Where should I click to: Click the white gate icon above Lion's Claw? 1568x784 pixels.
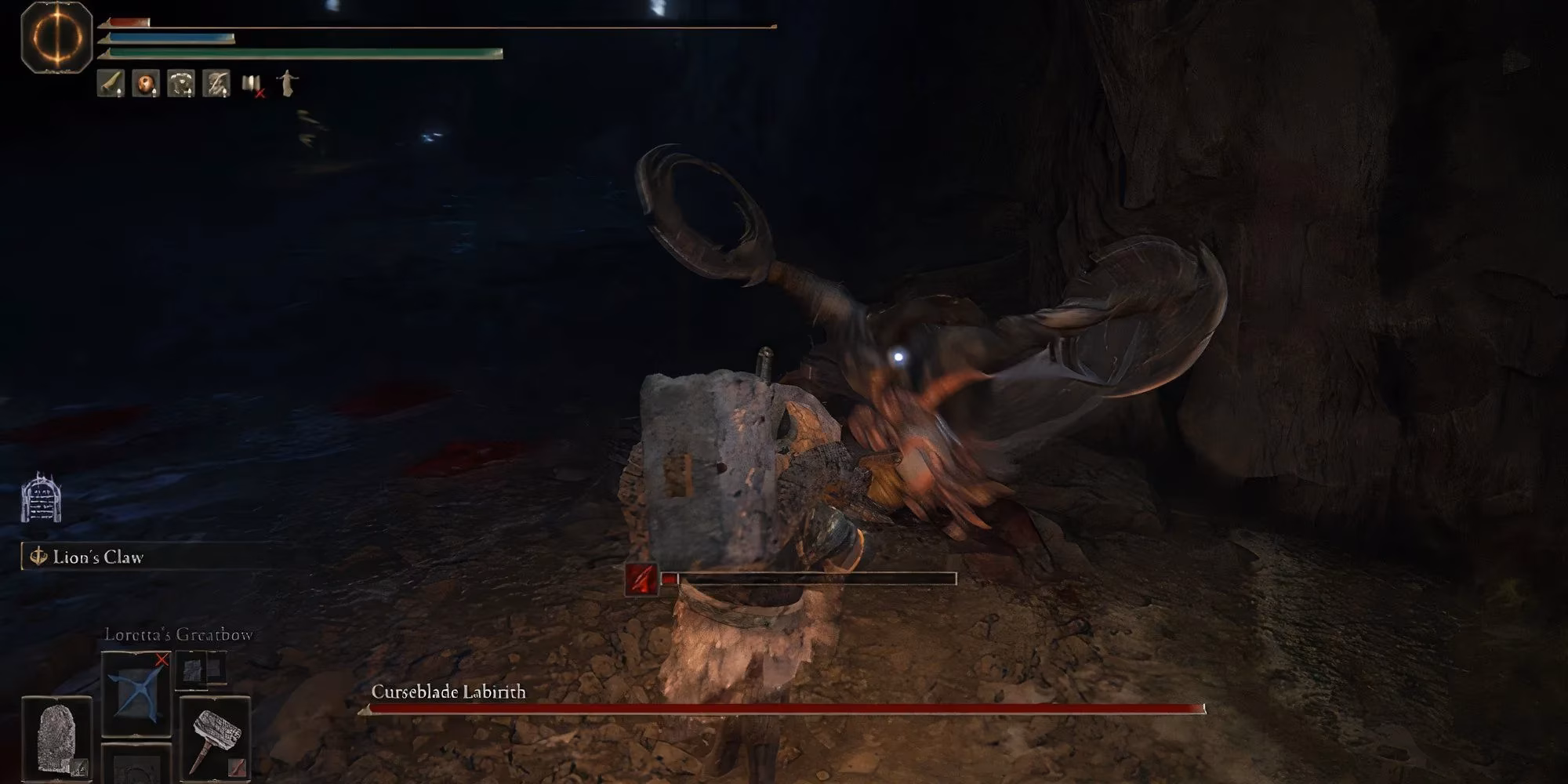coord(41,499)
